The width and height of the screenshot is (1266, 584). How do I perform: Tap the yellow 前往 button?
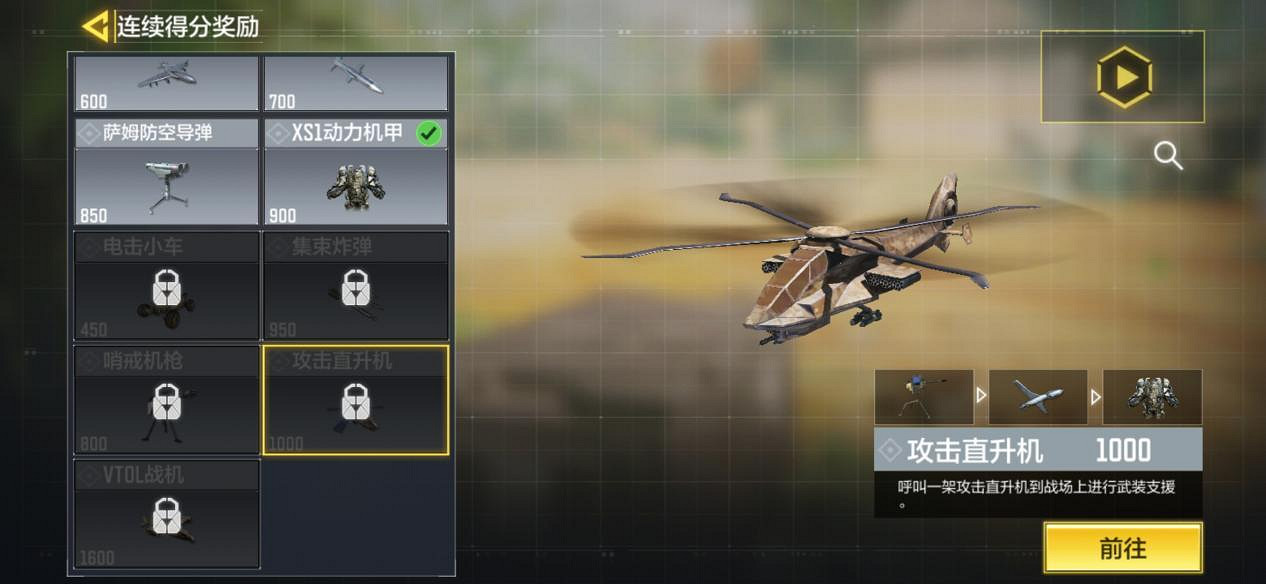click(x=1123, y=548)
